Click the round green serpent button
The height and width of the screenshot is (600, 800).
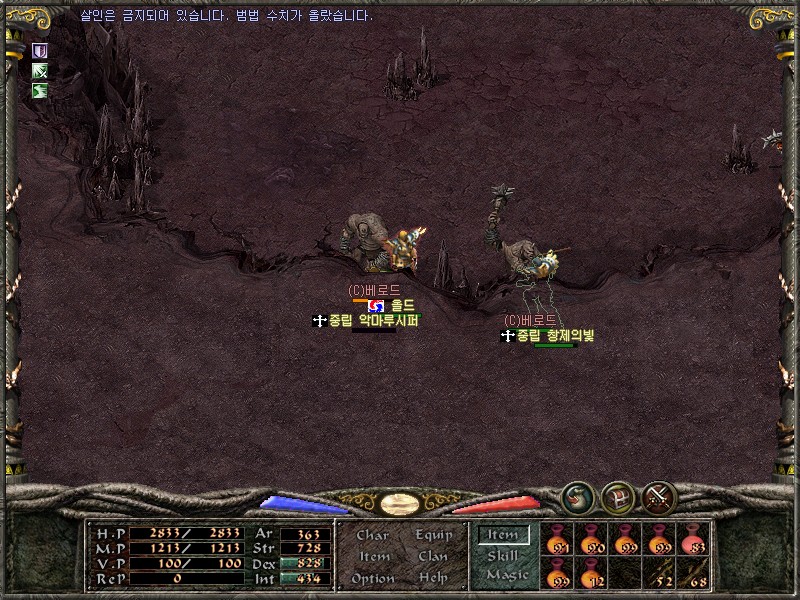pos(576,497)
